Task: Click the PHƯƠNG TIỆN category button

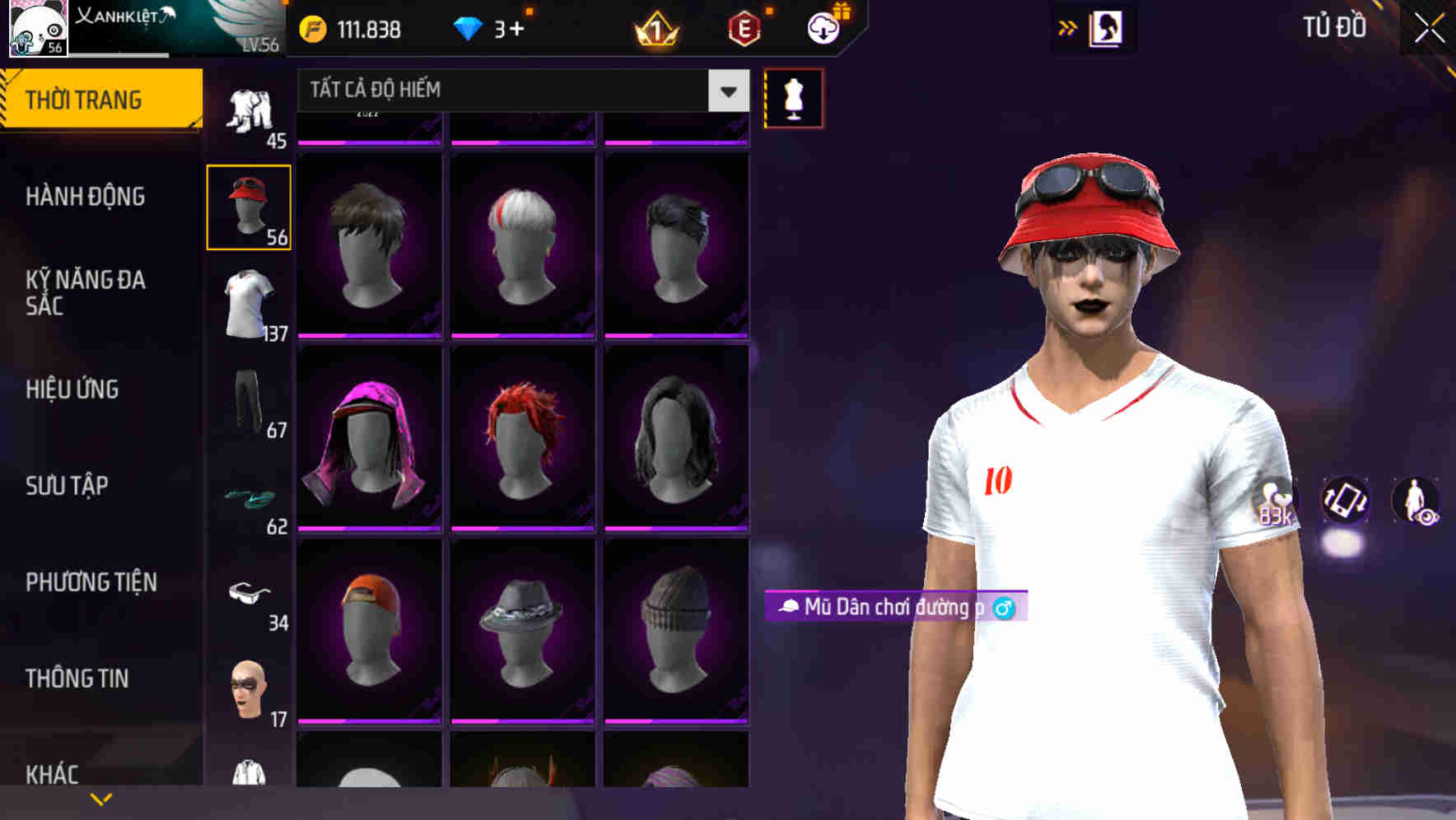Action: 91,582
